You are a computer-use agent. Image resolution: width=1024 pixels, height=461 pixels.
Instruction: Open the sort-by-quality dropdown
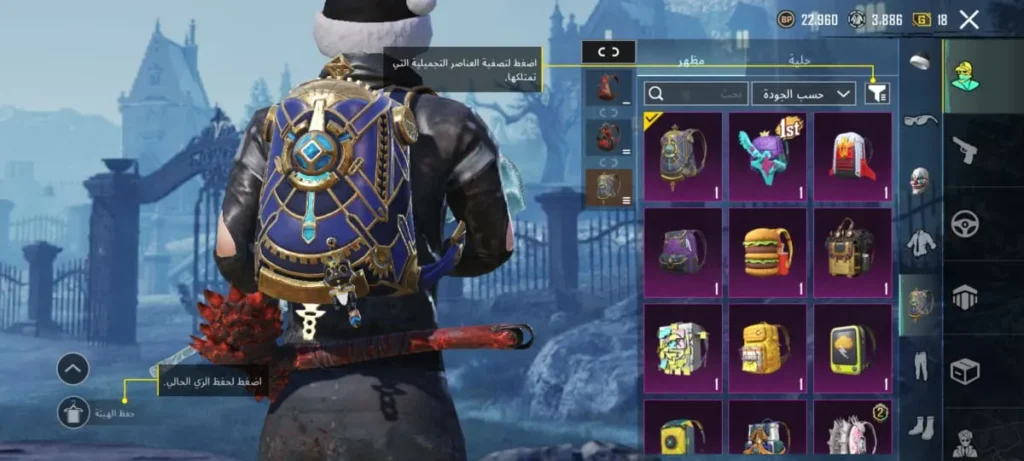pyautogui.click(x=803, y=93)
